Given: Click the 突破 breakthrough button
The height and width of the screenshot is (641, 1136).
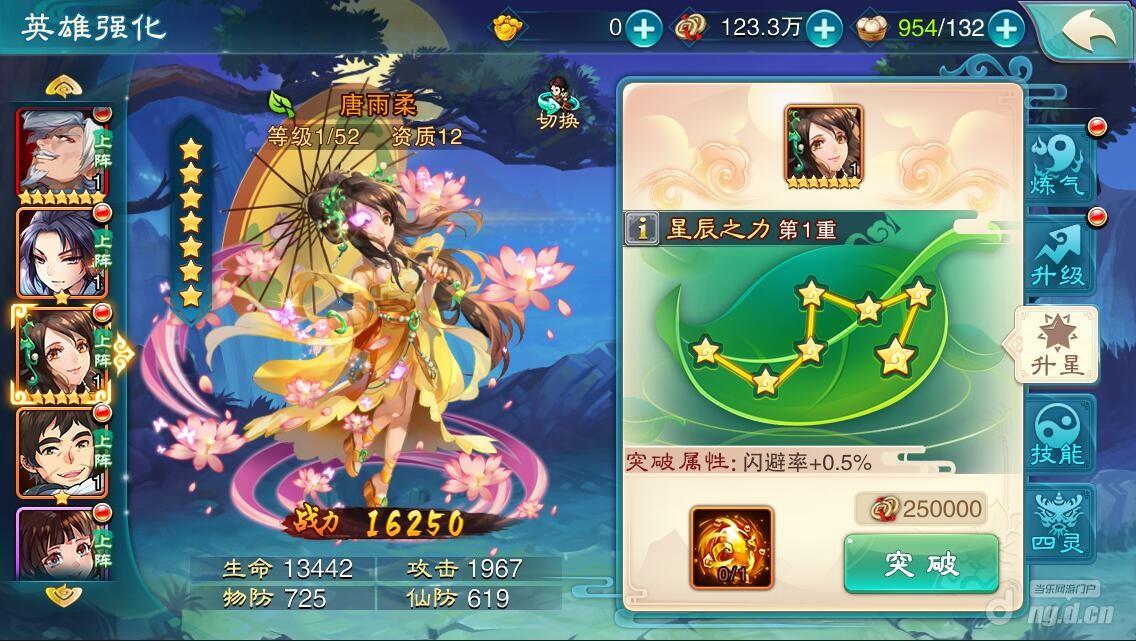Looking at the screenshot, I should [x=921, y=564].
